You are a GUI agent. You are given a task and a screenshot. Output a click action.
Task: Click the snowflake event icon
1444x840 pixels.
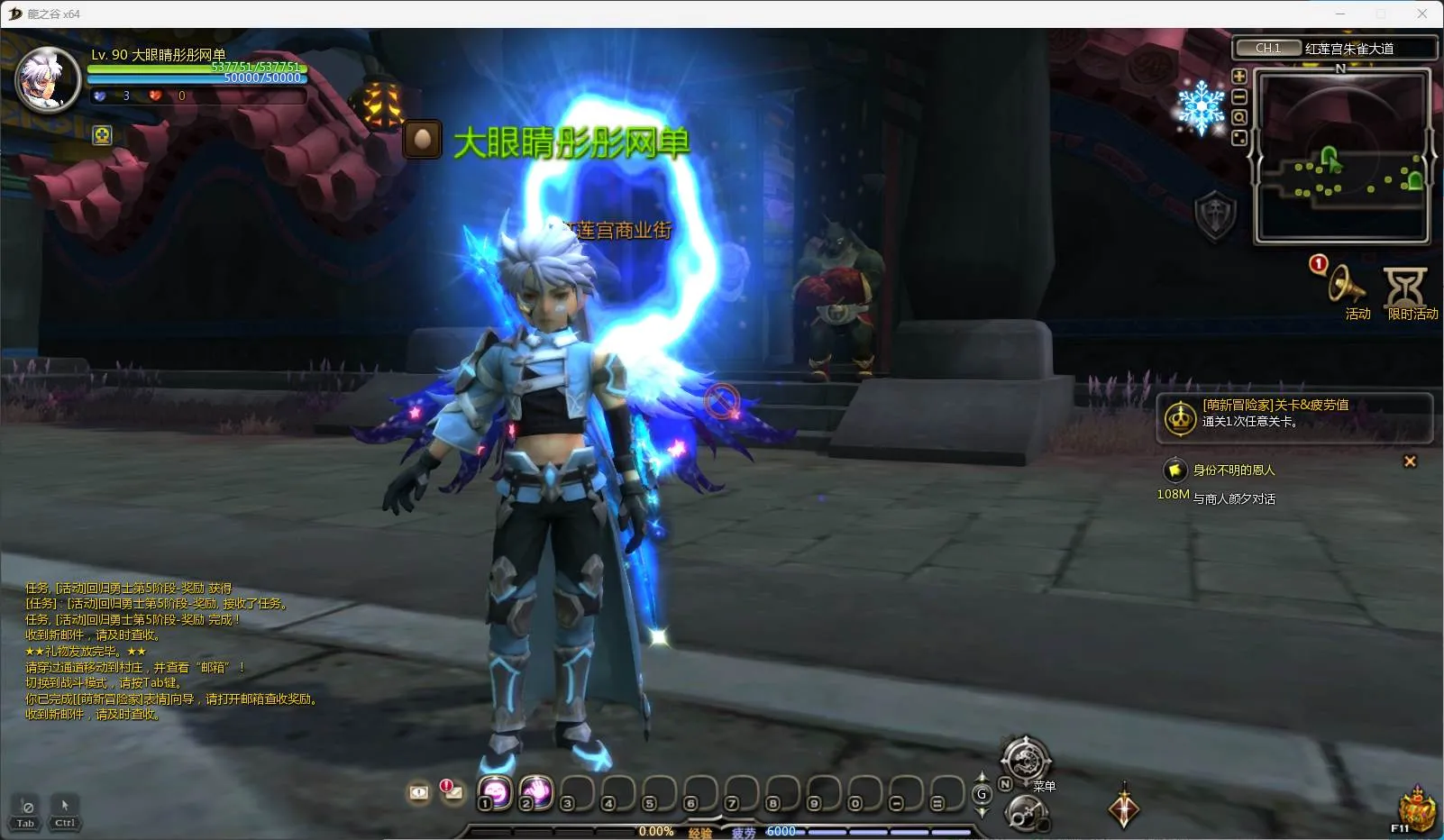[1202, 107]
